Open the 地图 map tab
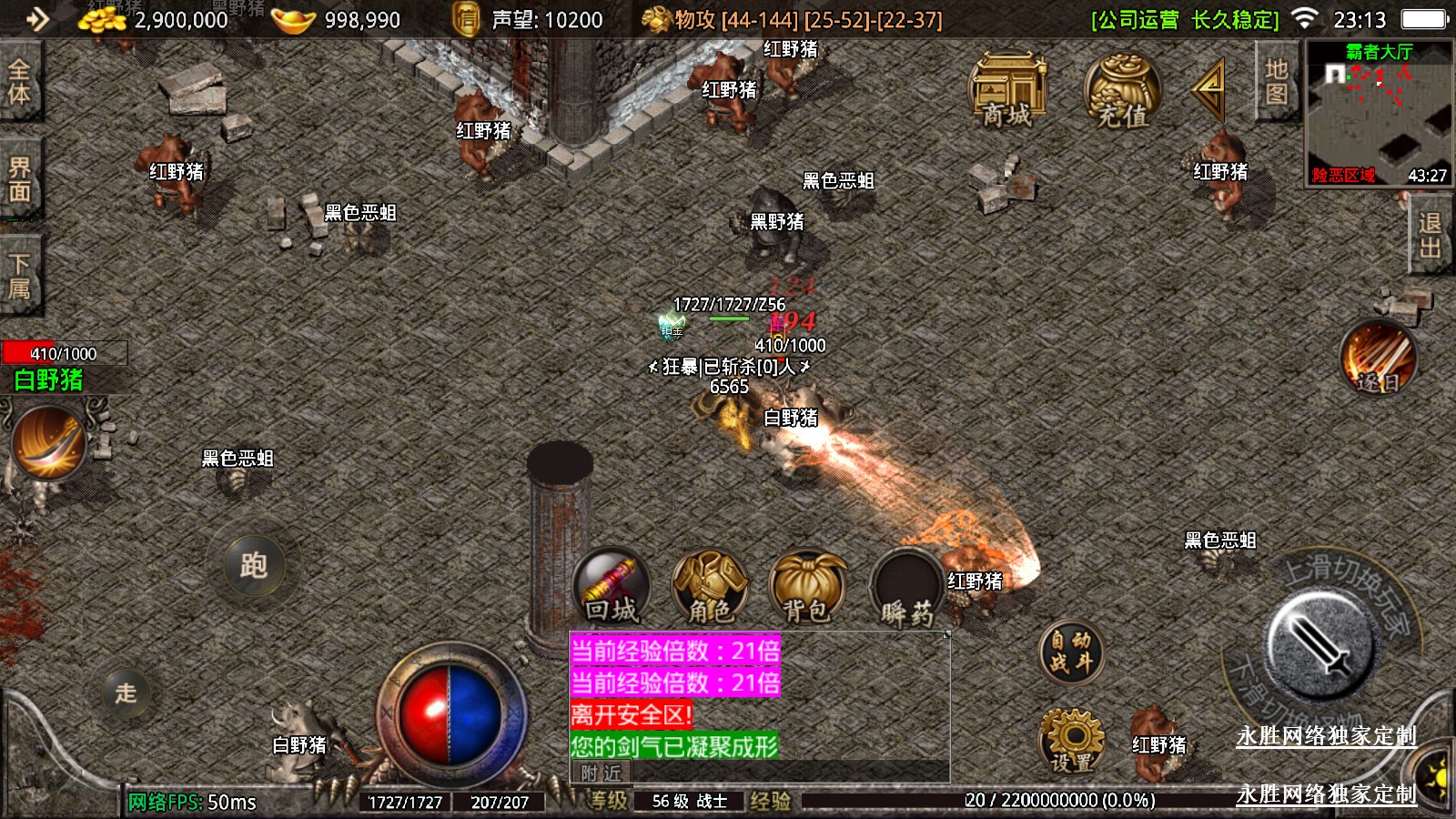The image size is (1456, 819). [x=1276, y=82]
